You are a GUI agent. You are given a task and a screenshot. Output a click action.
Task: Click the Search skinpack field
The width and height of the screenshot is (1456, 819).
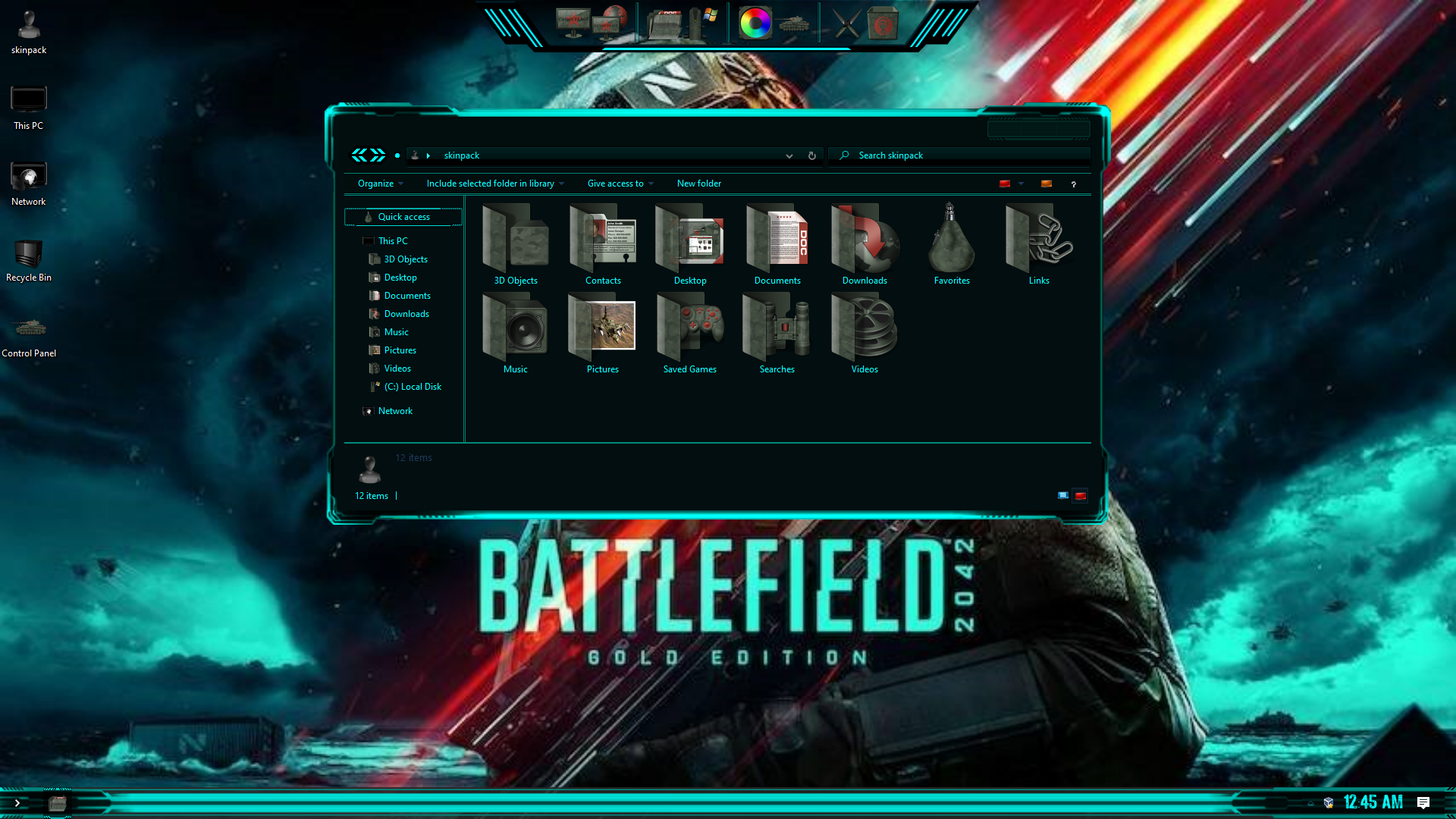click(963, 155)
